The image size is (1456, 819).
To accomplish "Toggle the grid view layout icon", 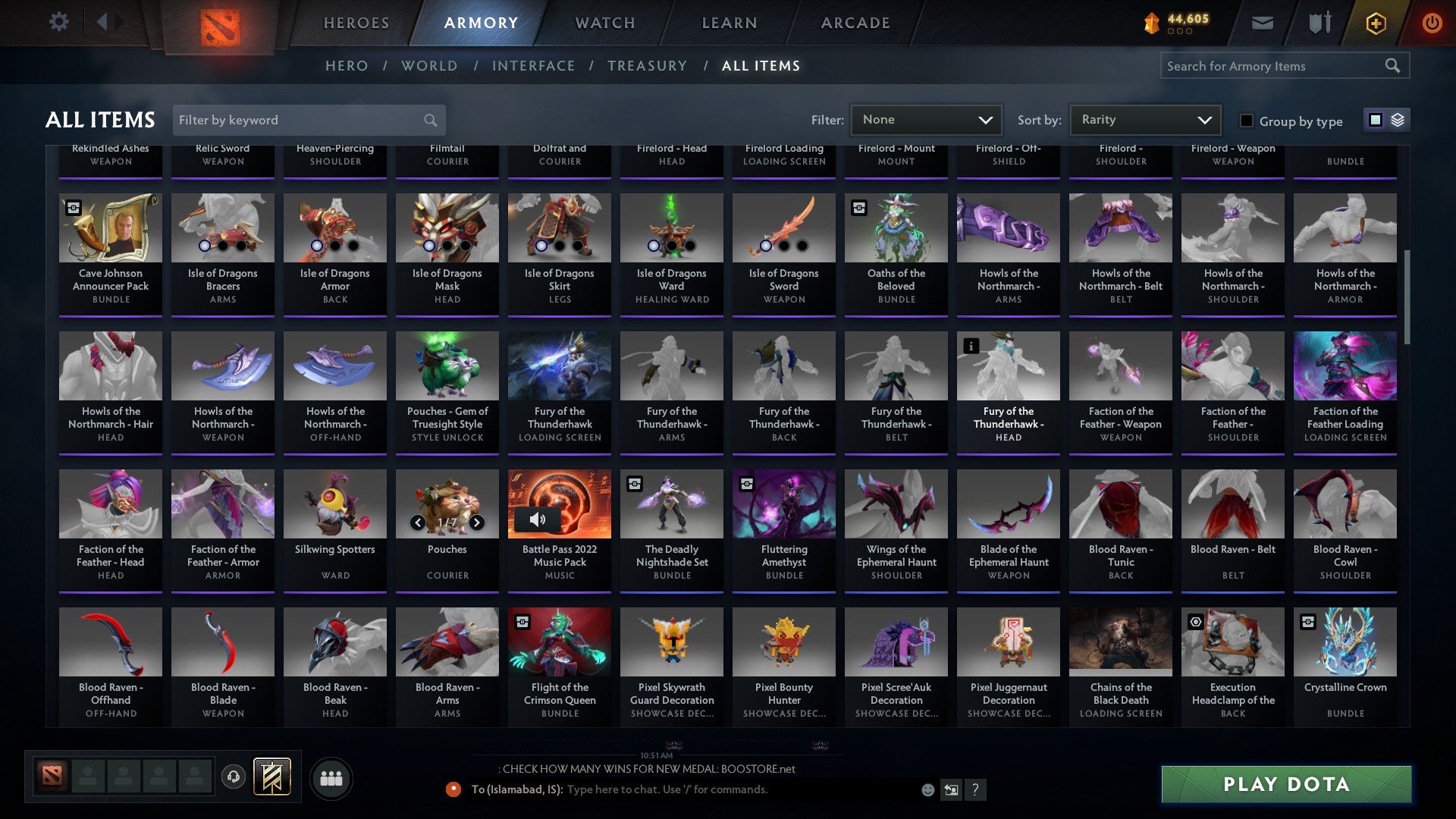I will coord(1374,120).
